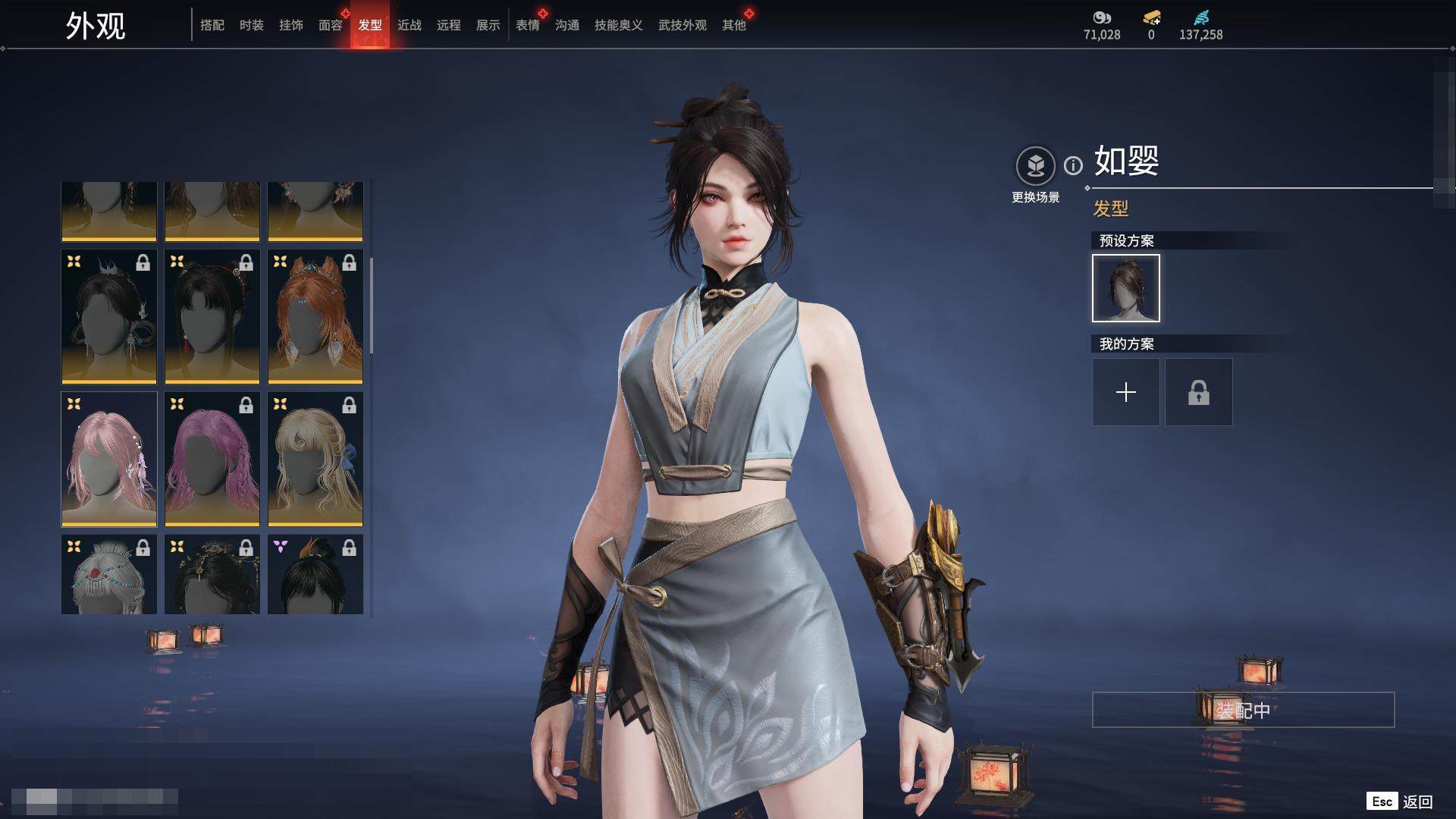Go to the 面容 face tab
1456x819 pixels.
point(331,25)
